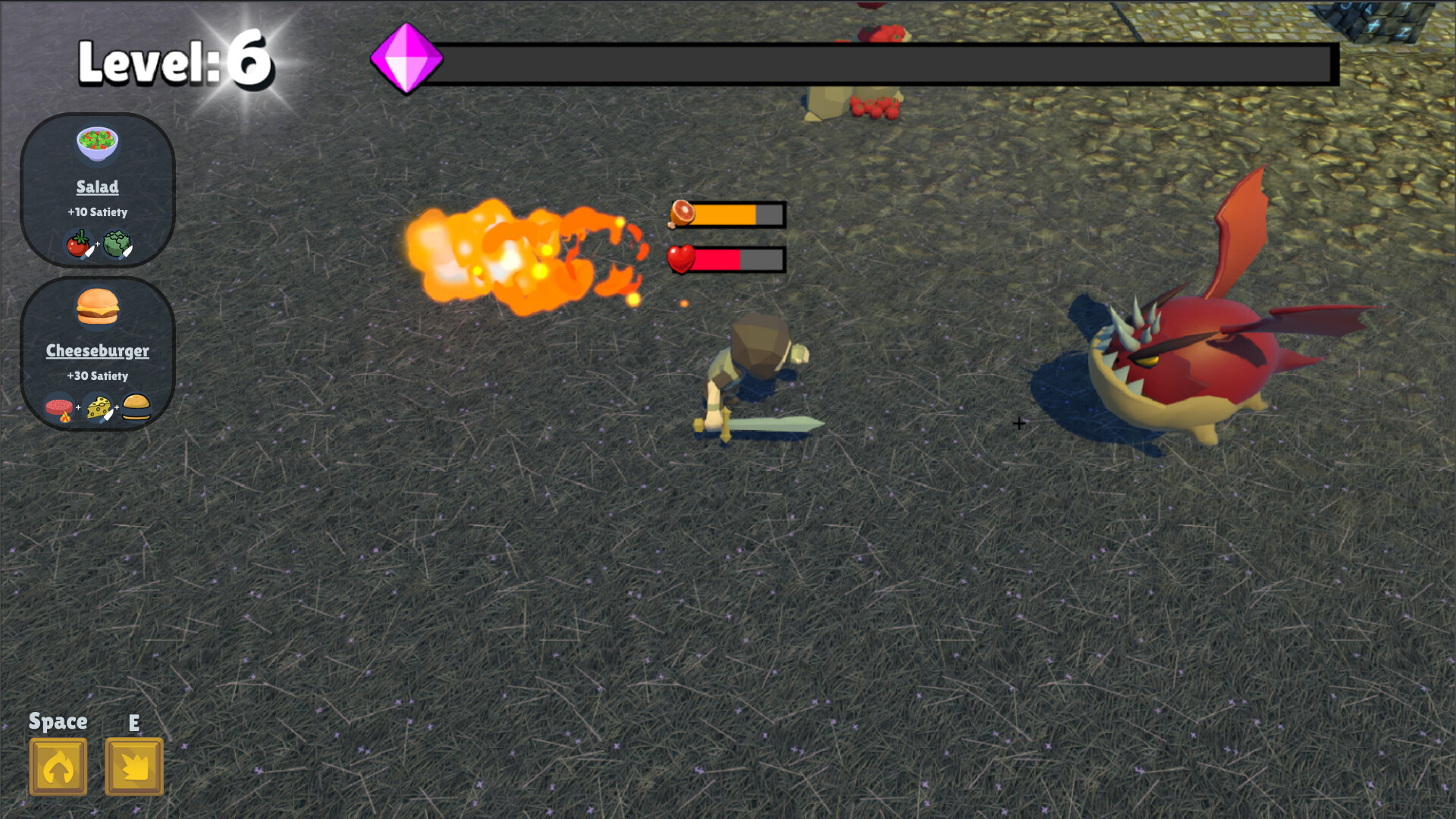Toggle the Salad recipe card

(x=97, y=190)
